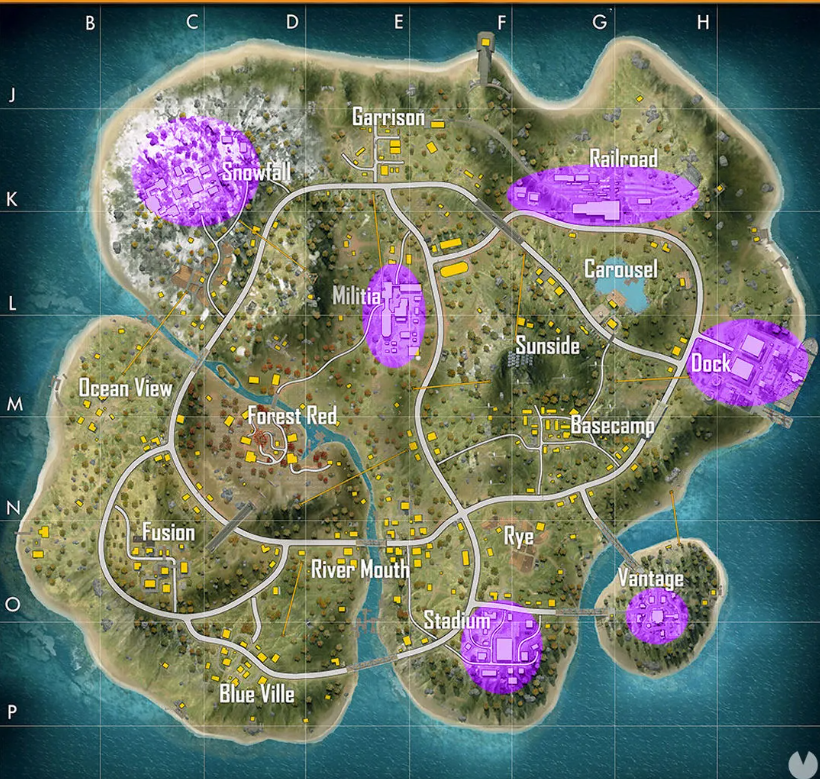This screenshot has height=779, width=820.
Task: Pick the Militia zone on the map
Action: 357,297
